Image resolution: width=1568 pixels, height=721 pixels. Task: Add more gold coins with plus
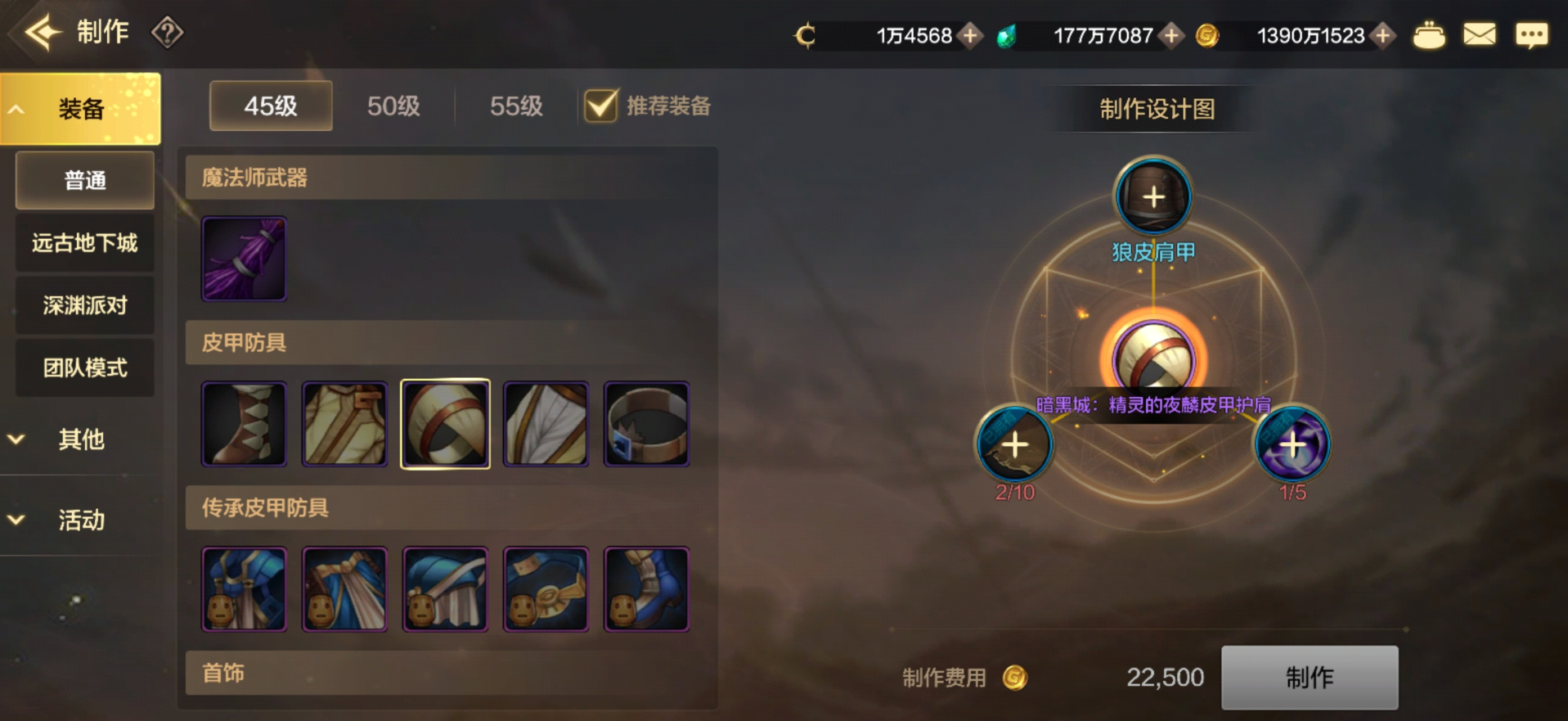coord(1383,35)
